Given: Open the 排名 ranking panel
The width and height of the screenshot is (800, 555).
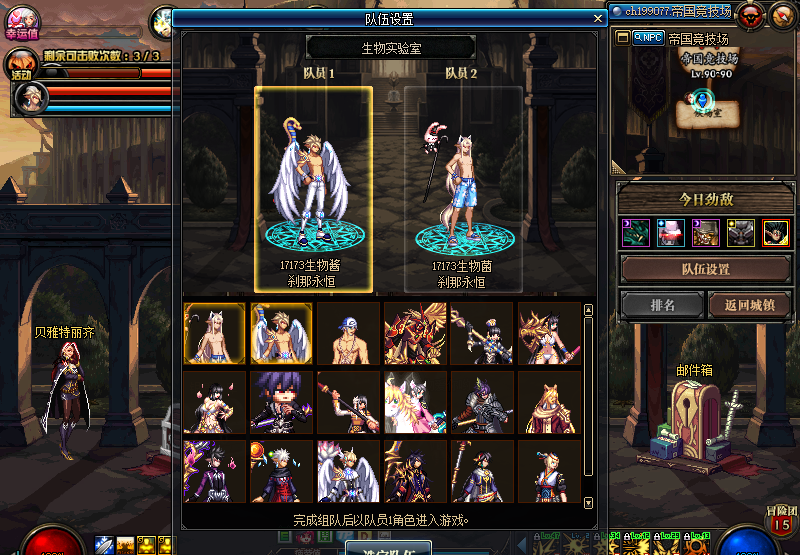Looking at the screenshot, I should point(662,304).
